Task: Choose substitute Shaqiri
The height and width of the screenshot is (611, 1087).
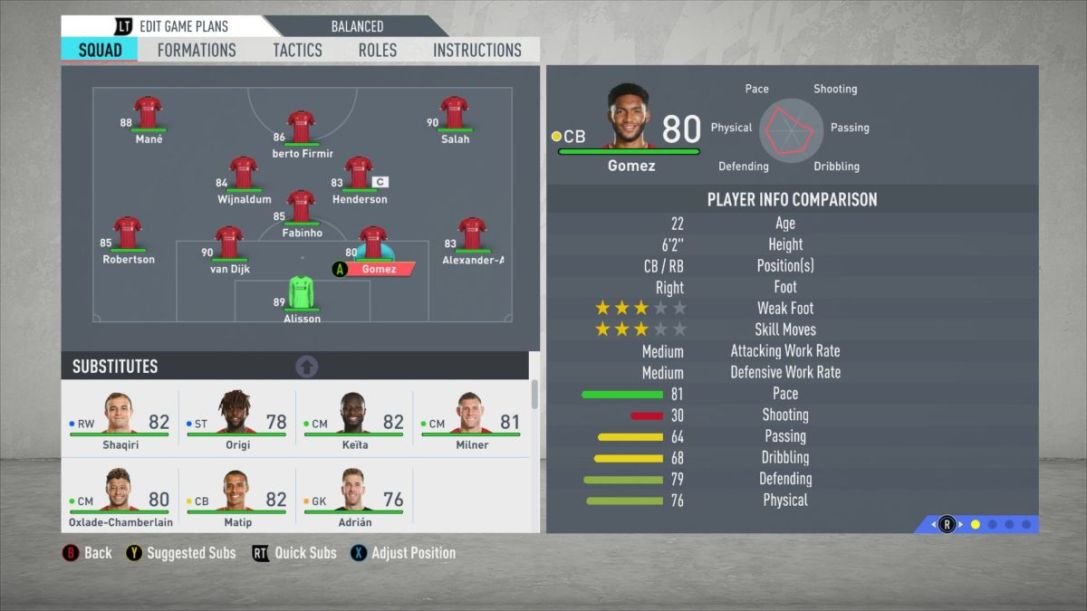Action: coord(120,420)
